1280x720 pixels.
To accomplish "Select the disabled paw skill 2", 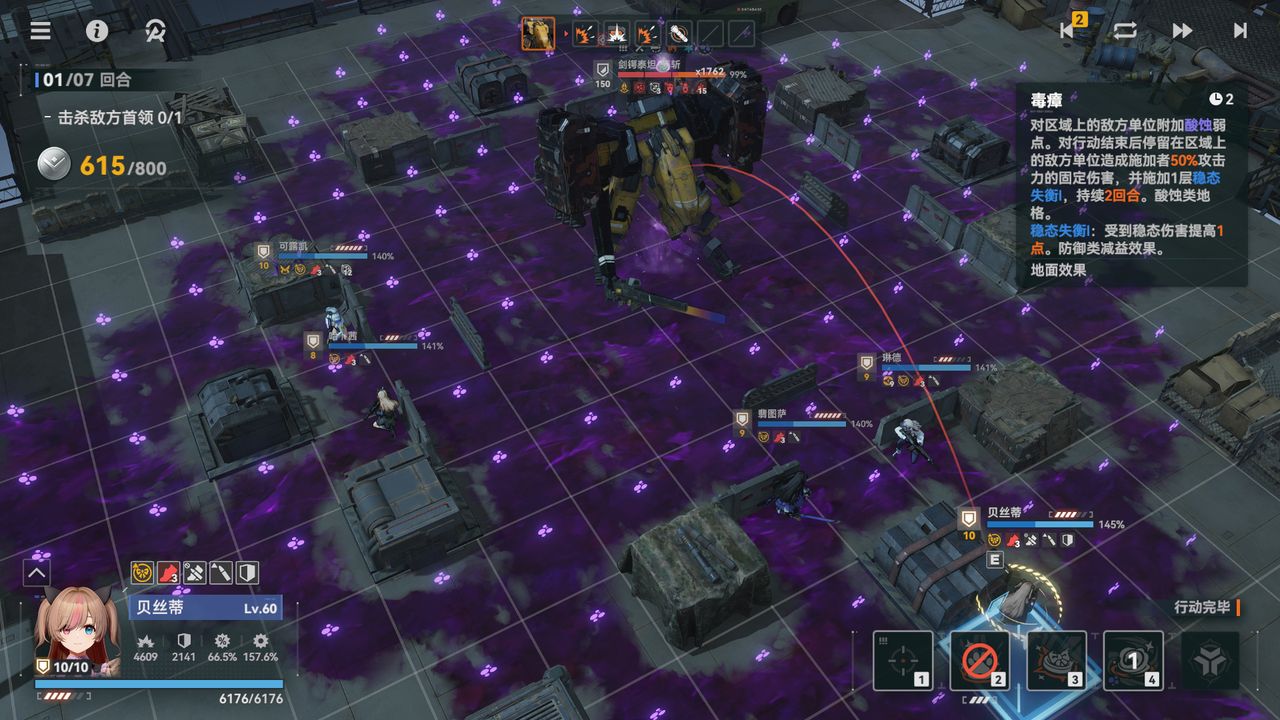I will point(979,660).
